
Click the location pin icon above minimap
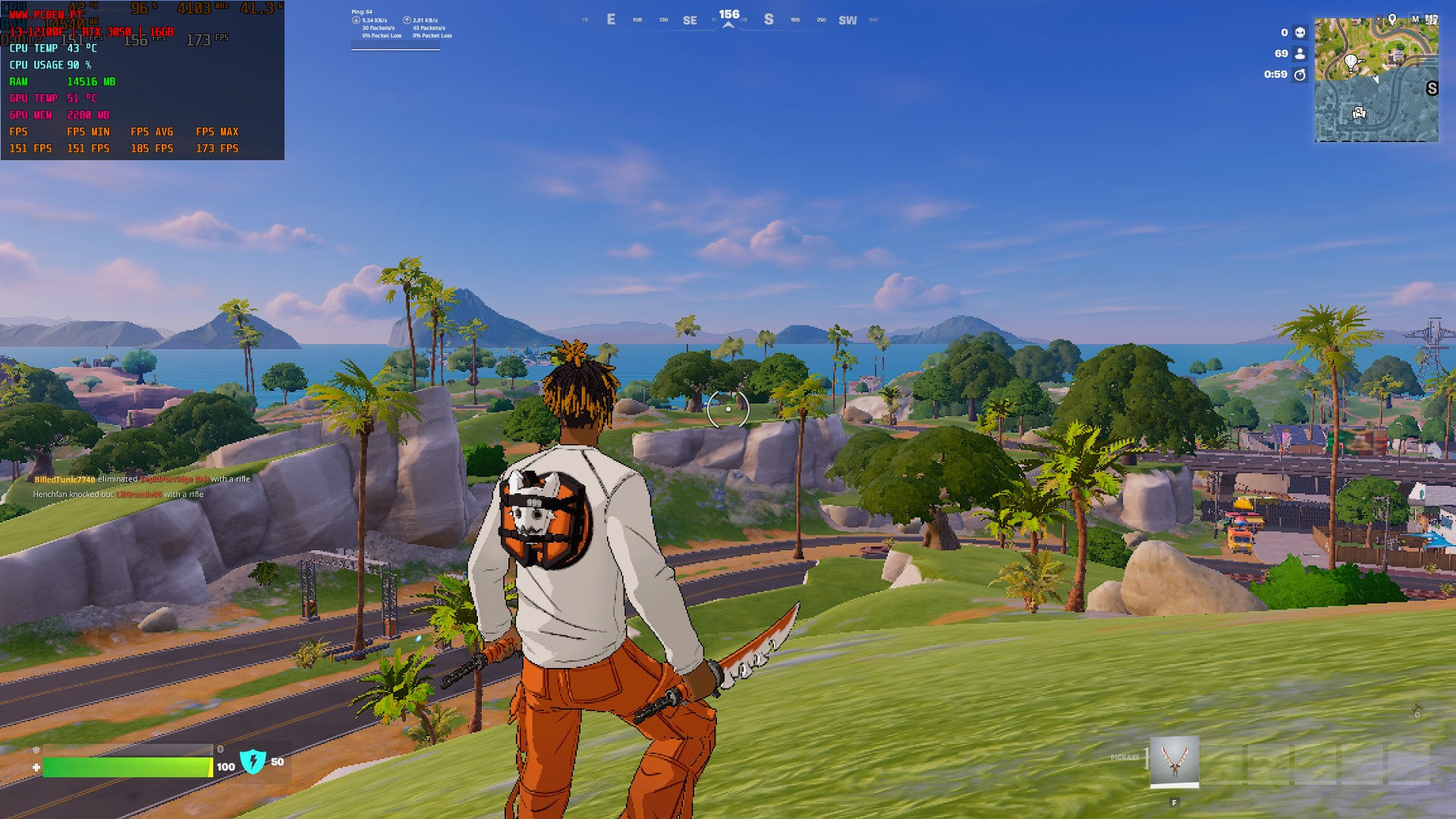(x=1392, y=18)
